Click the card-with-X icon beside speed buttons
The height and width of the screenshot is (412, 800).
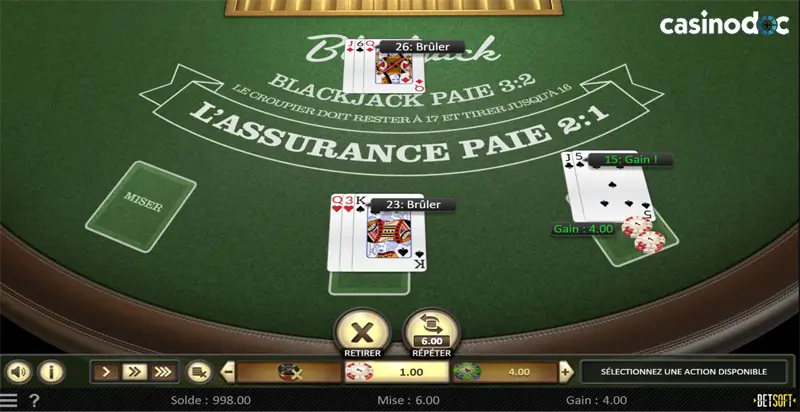pyautogui.click(x=199, y=372)
